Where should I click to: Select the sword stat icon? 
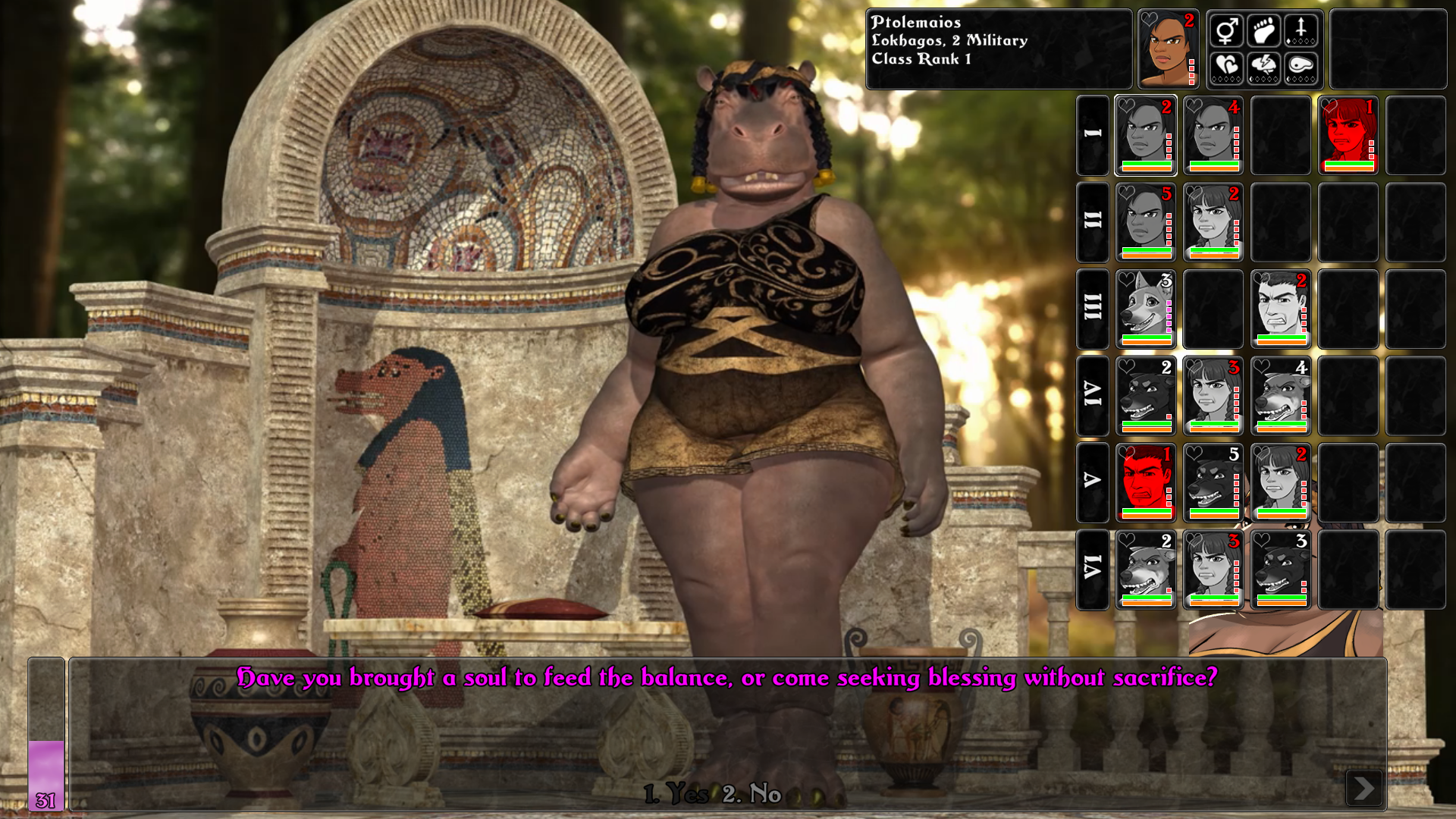coord(1301,31)
